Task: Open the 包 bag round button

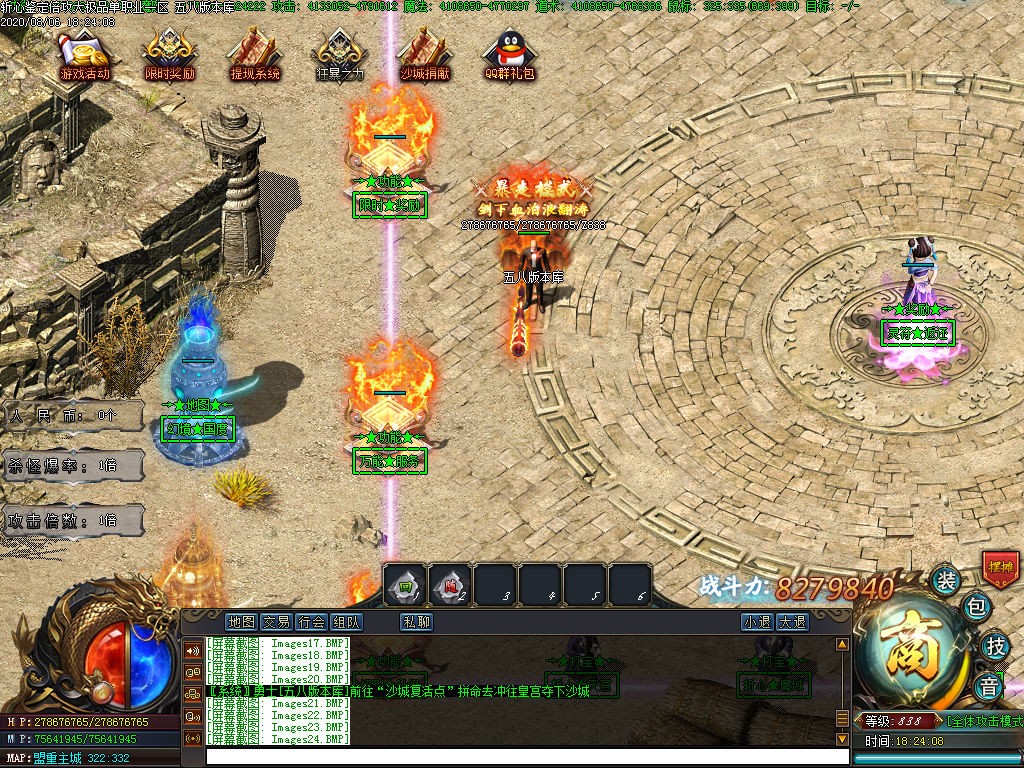Action: (977, 607)
